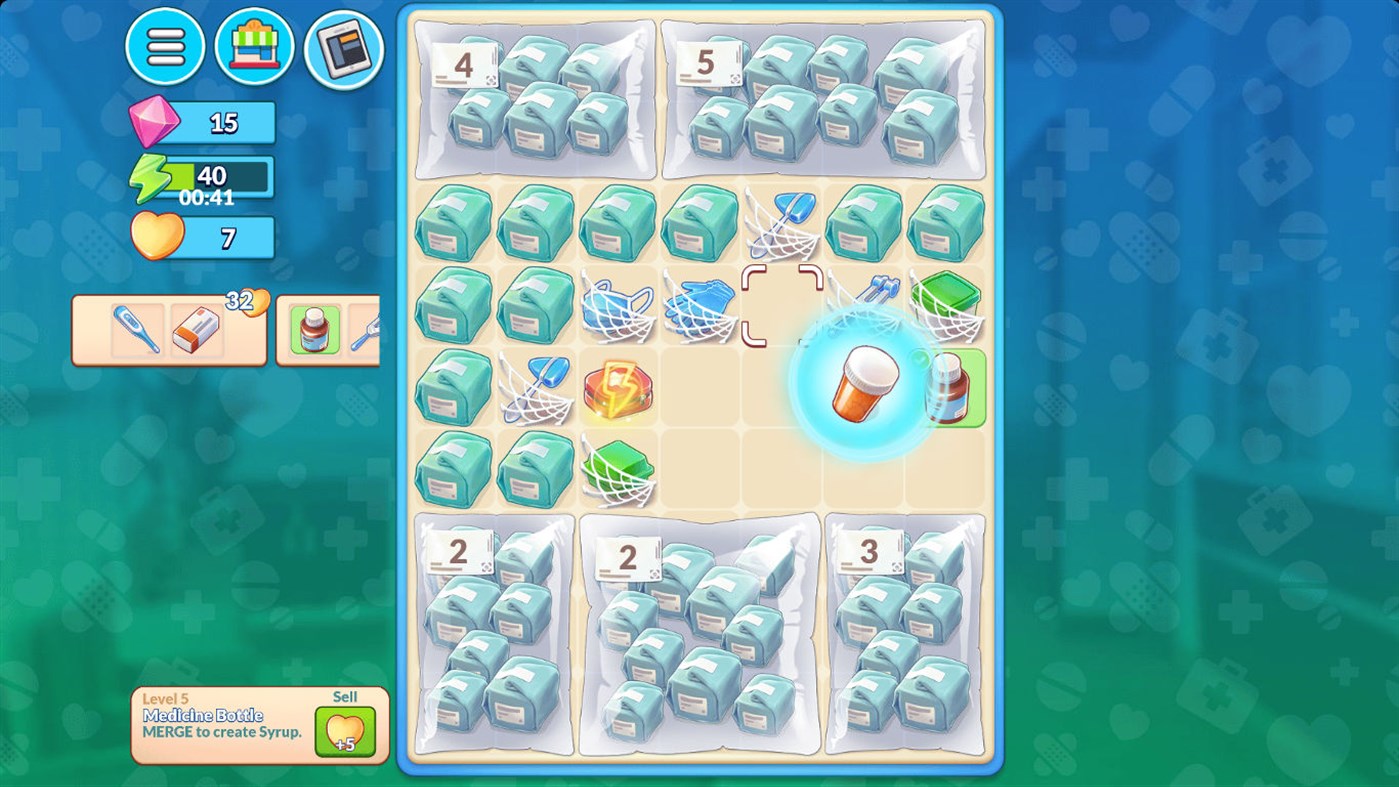1399x787 pixels.
Task: Select the thermometer and bandage order card
Action: point(168,330)
